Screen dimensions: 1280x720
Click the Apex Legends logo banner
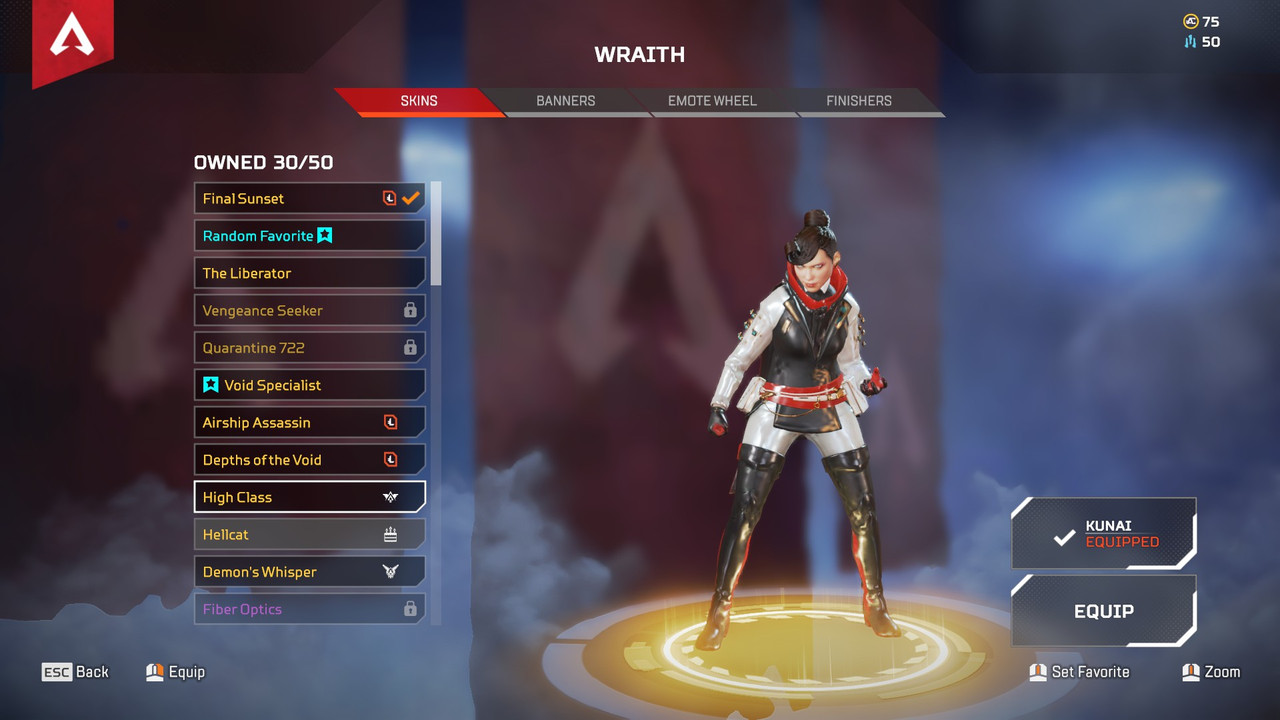click(x=72, y=40)
